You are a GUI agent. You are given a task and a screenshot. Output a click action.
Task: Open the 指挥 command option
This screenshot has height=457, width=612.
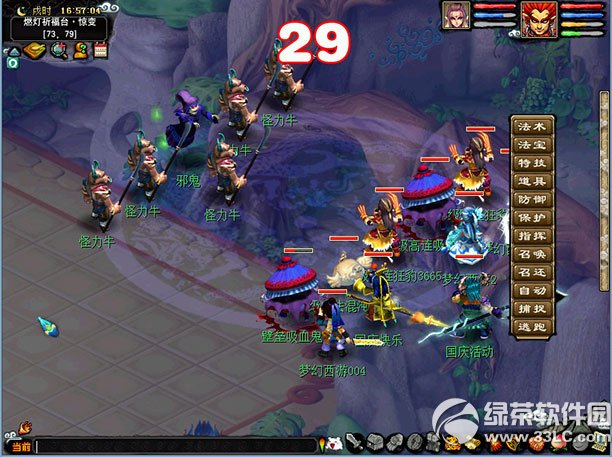tap(531, 235)
